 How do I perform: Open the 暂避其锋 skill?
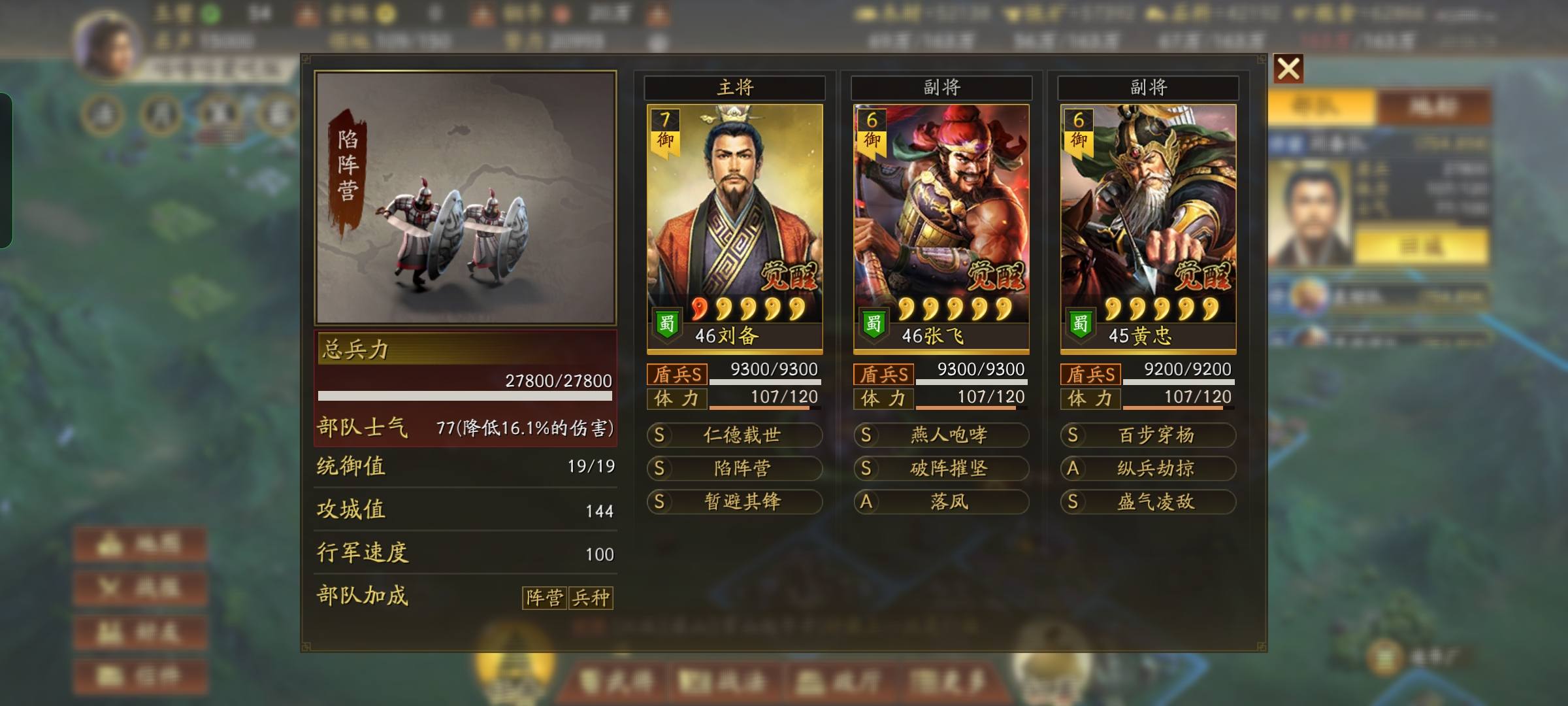(734, 502)
